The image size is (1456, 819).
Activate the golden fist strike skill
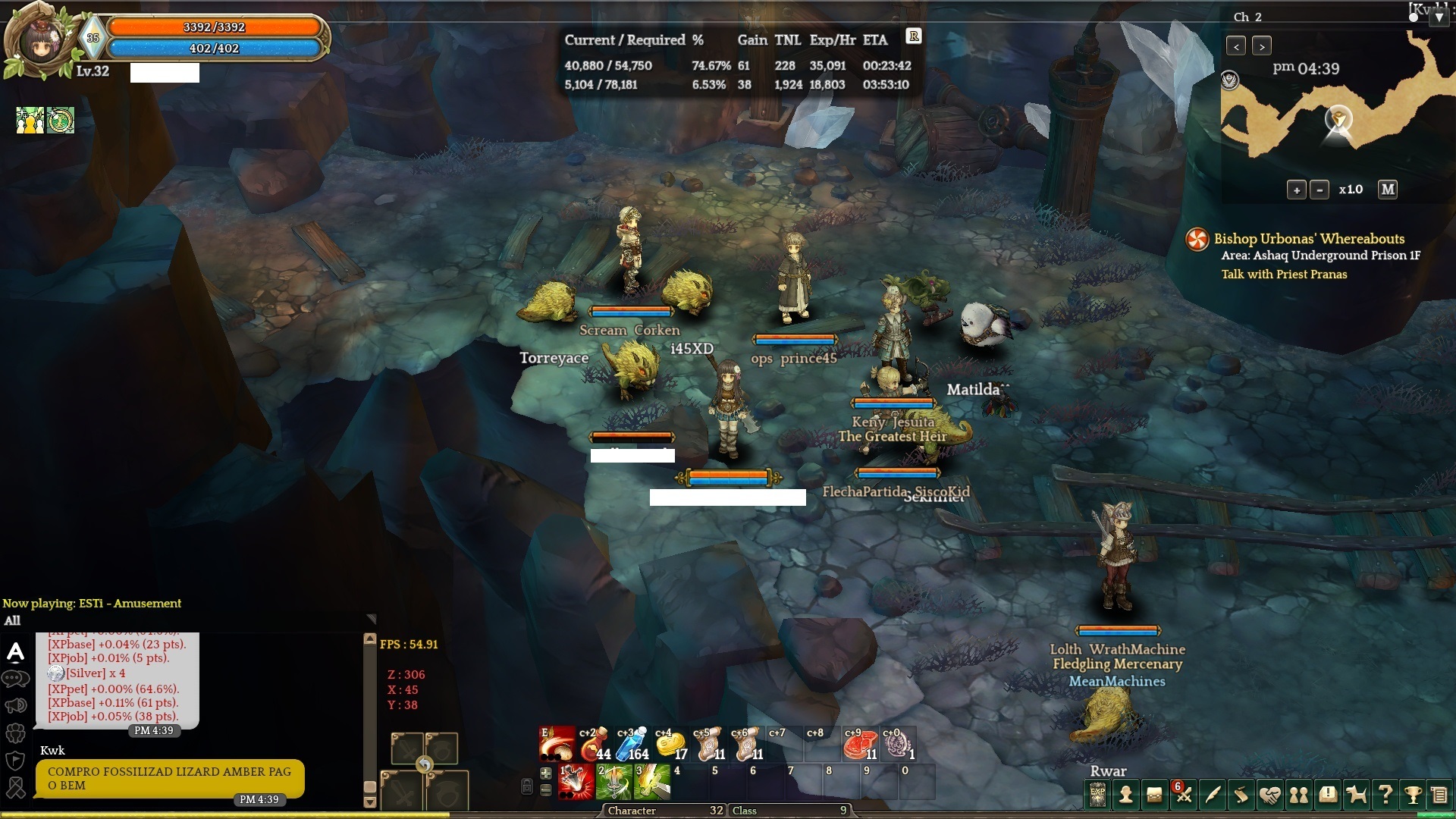pos(652,783)
